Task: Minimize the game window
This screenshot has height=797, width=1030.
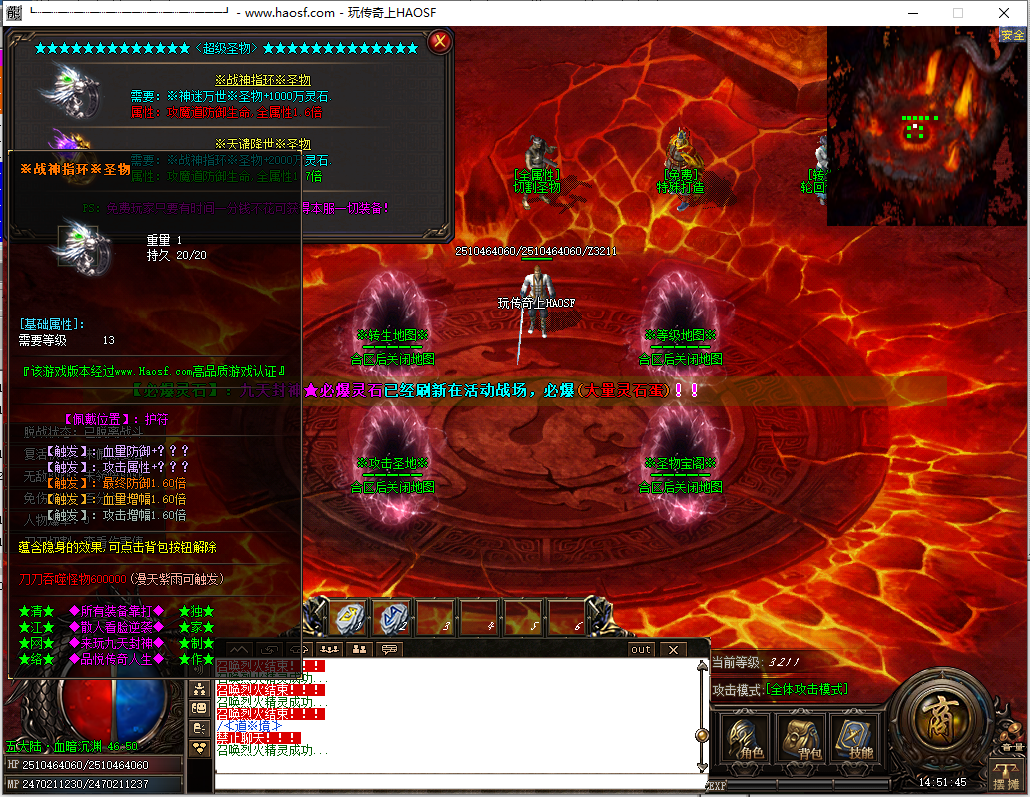Action: tap(911, 13)
